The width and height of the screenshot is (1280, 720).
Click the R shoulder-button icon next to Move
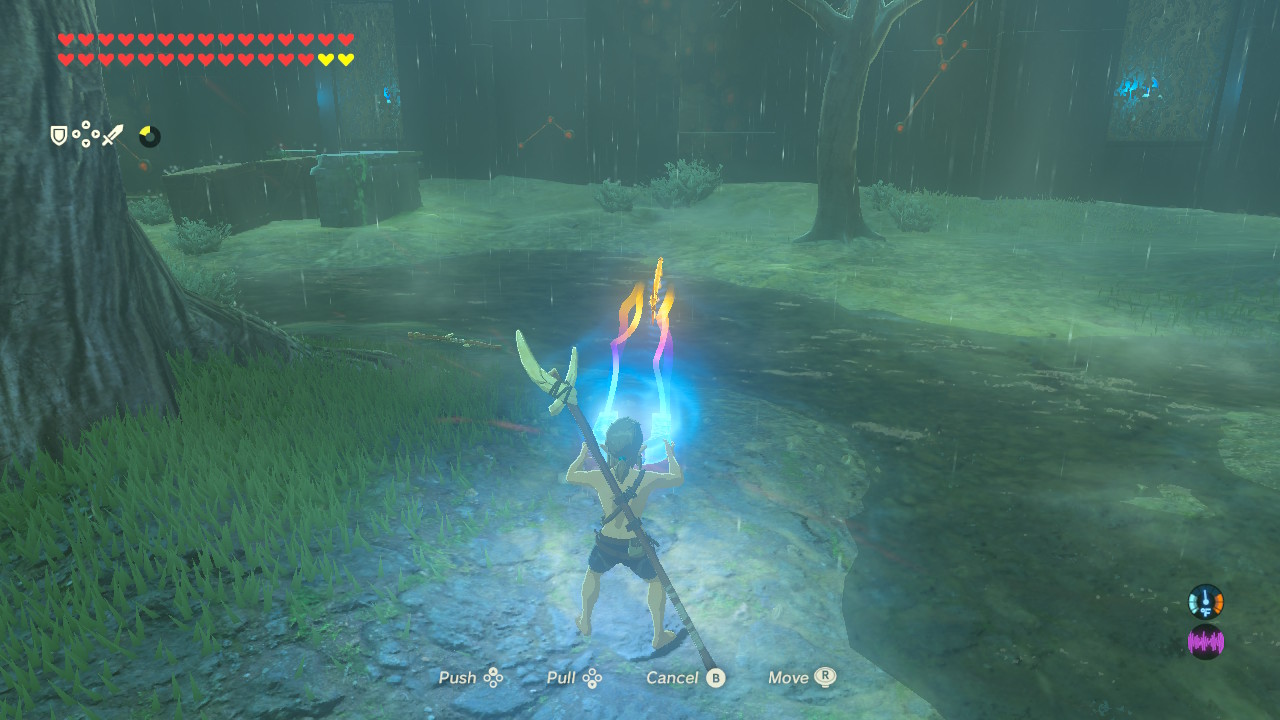point(826,678)
